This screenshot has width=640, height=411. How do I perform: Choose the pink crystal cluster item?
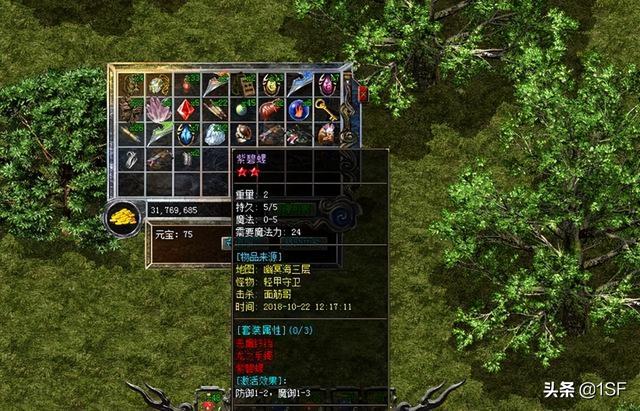point(159,108)
